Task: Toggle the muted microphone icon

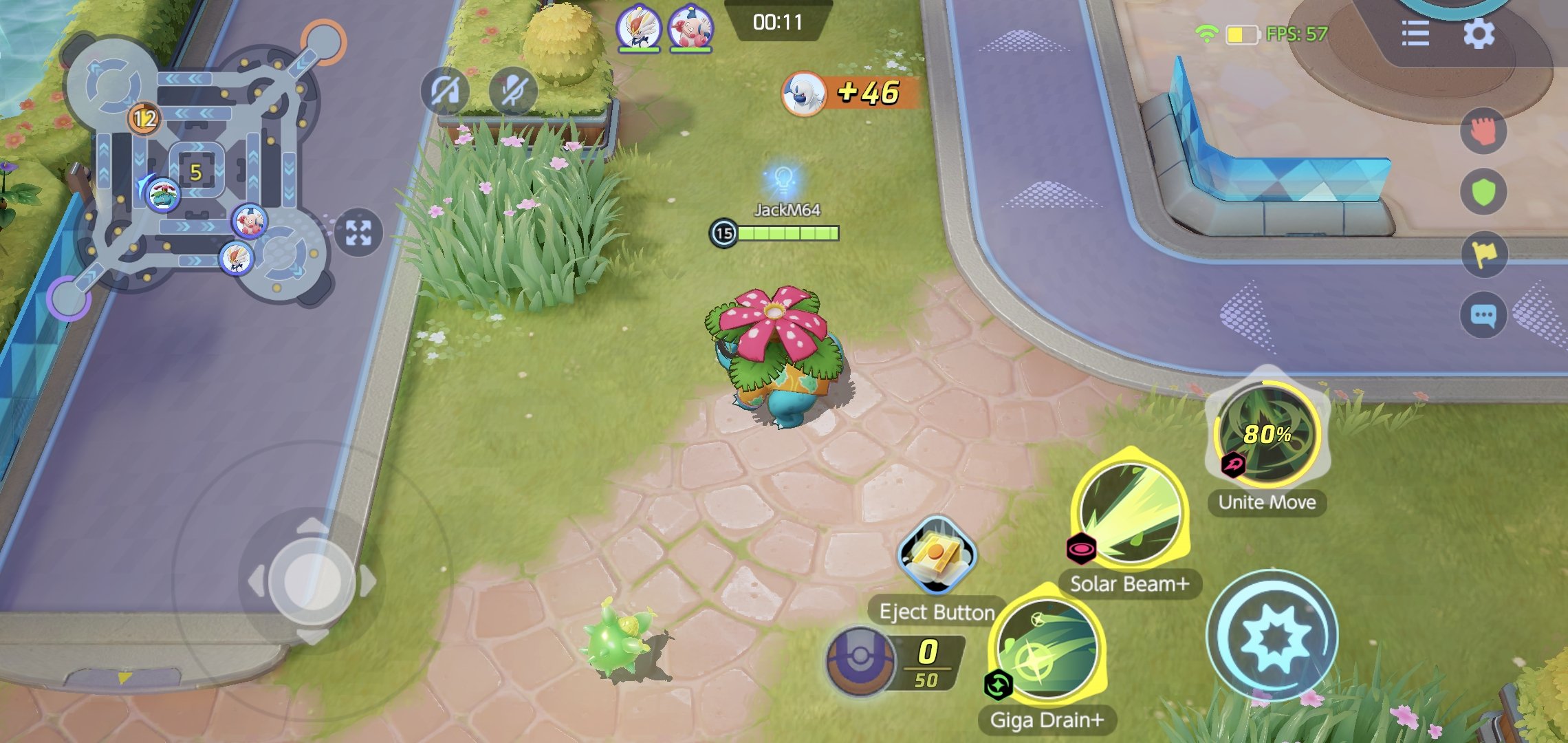Action: [x=513, y=91]
